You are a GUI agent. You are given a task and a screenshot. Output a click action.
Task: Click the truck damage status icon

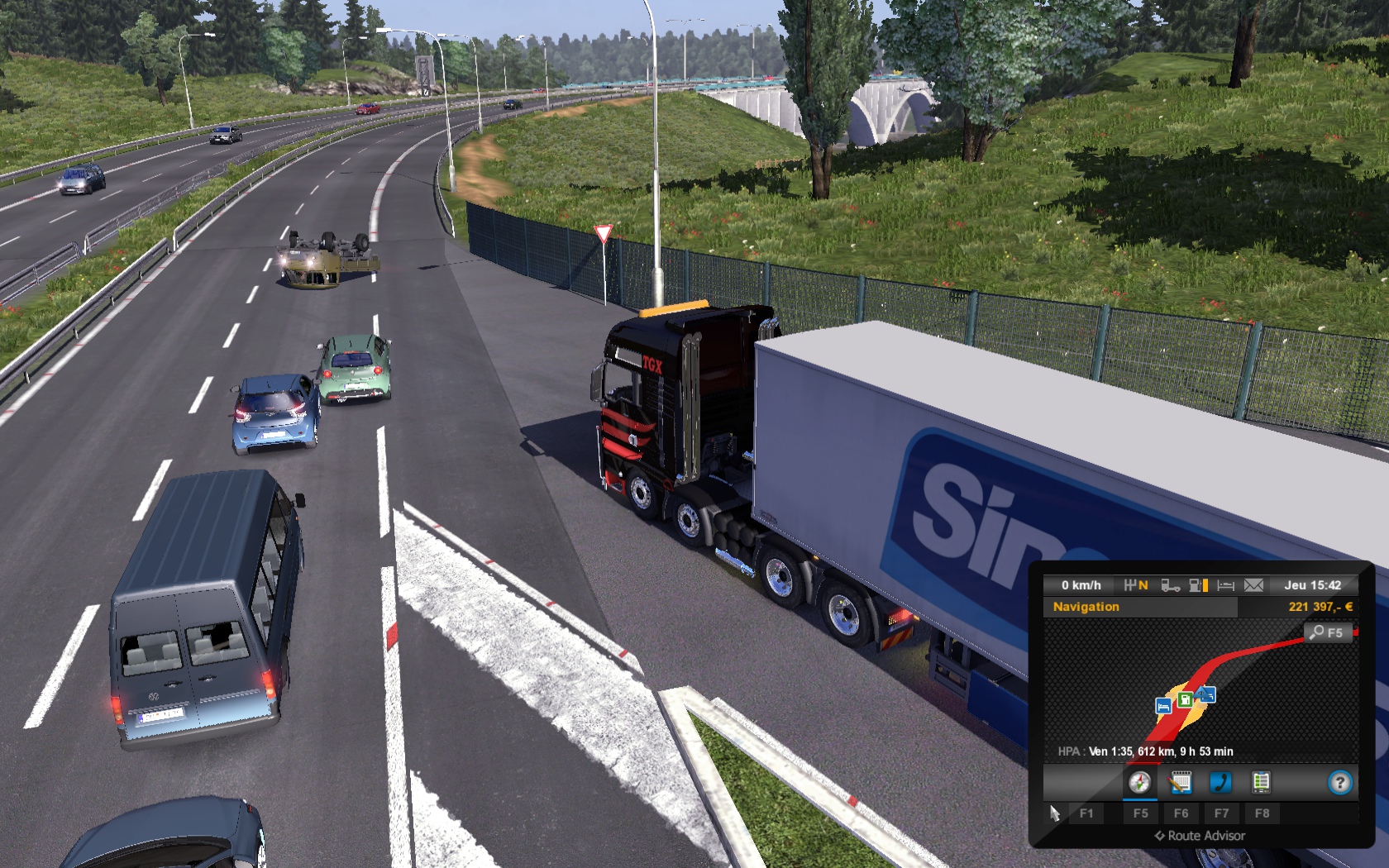(x=1170, y=585)
